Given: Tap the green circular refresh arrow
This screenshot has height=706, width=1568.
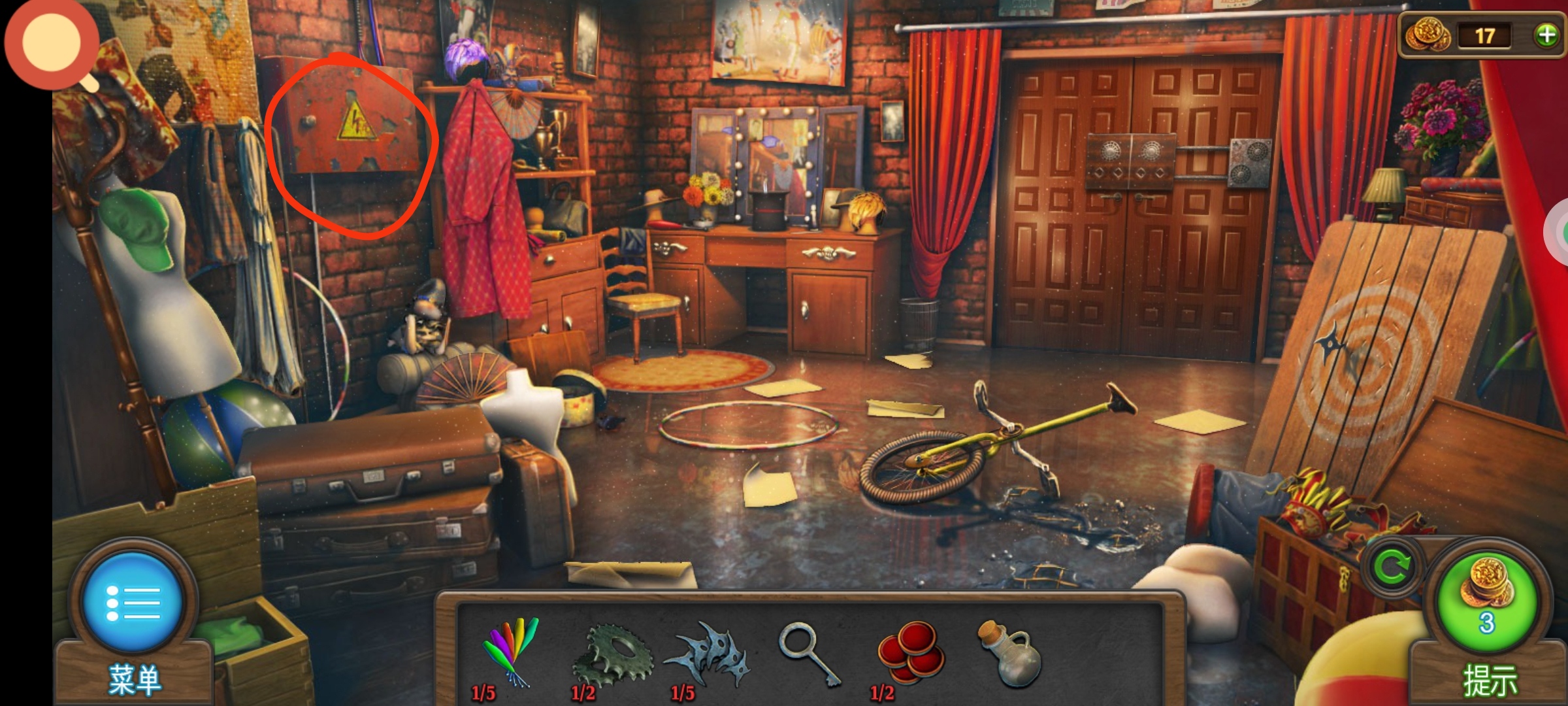Looking at the screenshot, I should tap(1392, 567).
